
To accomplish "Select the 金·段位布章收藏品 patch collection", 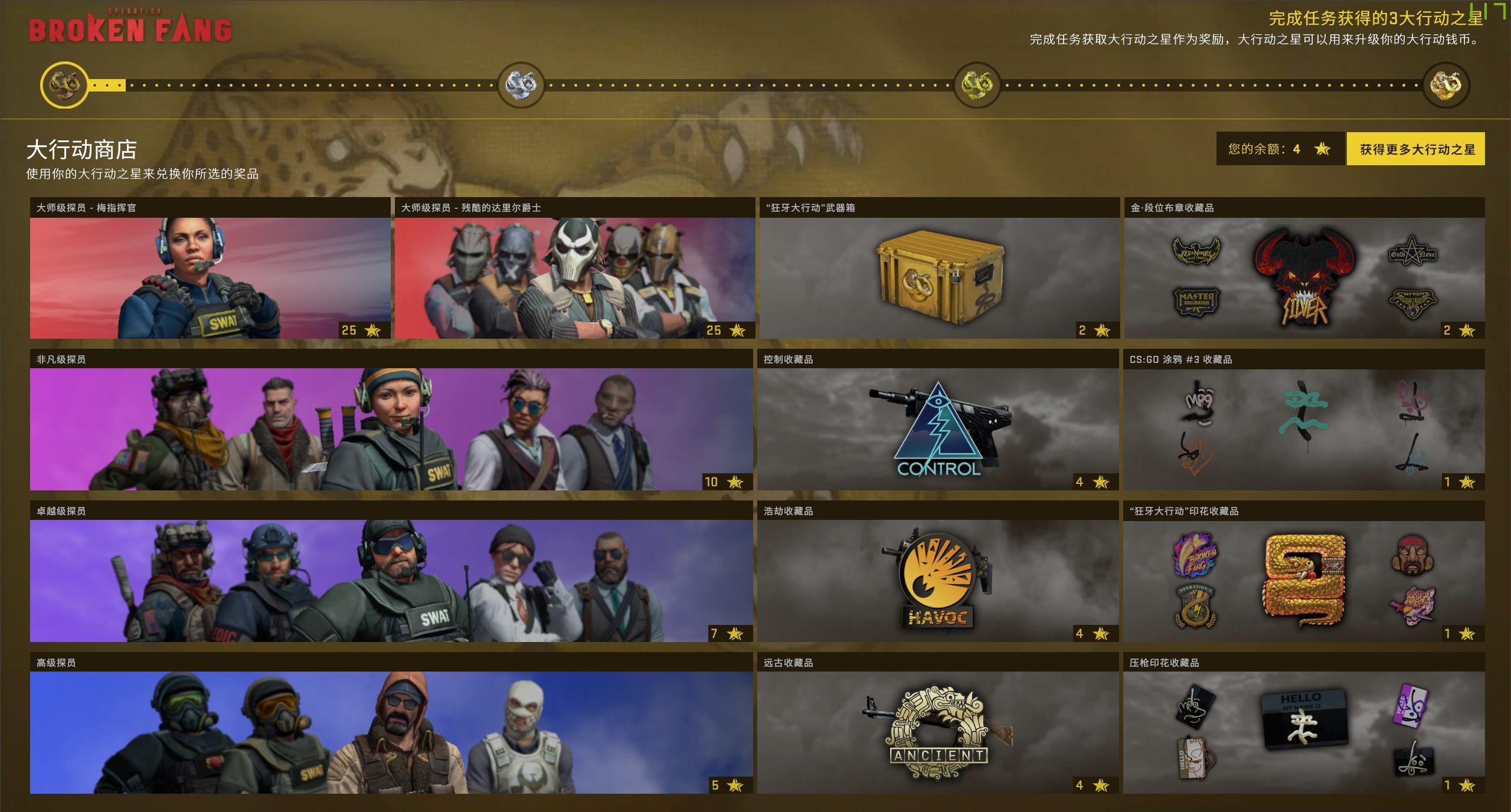I will coord(1304,277).
